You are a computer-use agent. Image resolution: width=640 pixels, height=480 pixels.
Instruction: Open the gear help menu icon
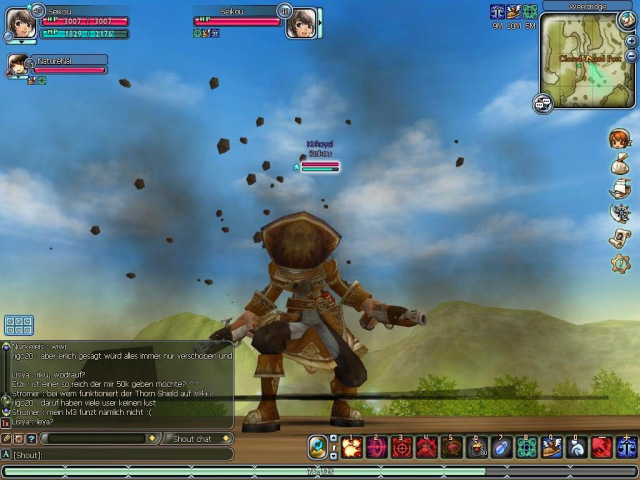click(621, 263)
